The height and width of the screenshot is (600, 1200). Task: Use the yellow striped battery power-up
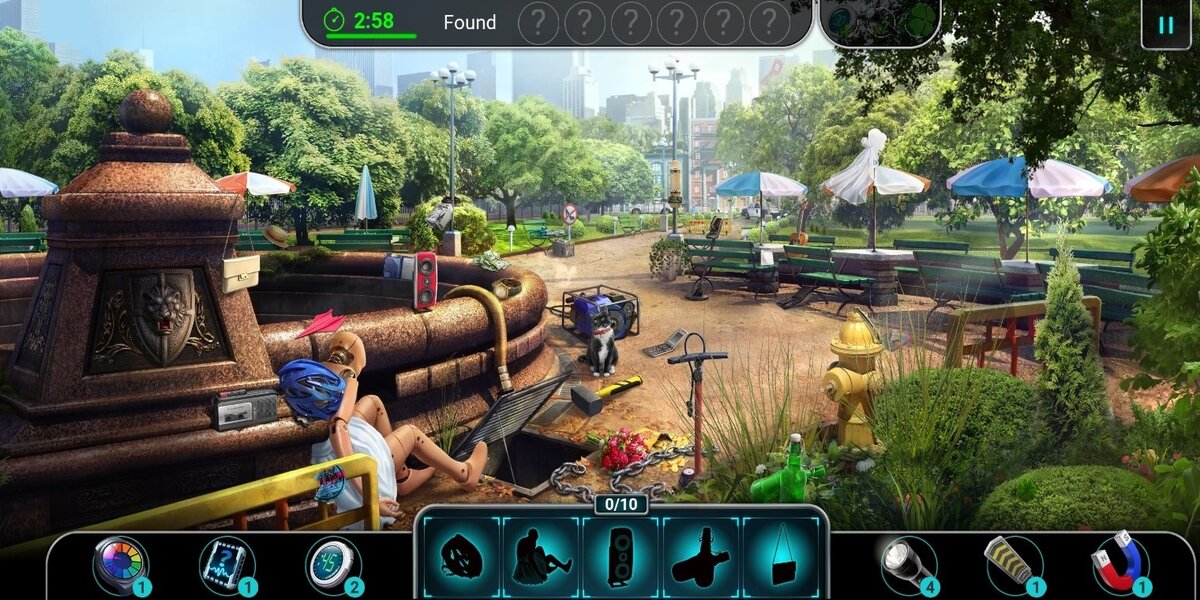(1013, 563)
